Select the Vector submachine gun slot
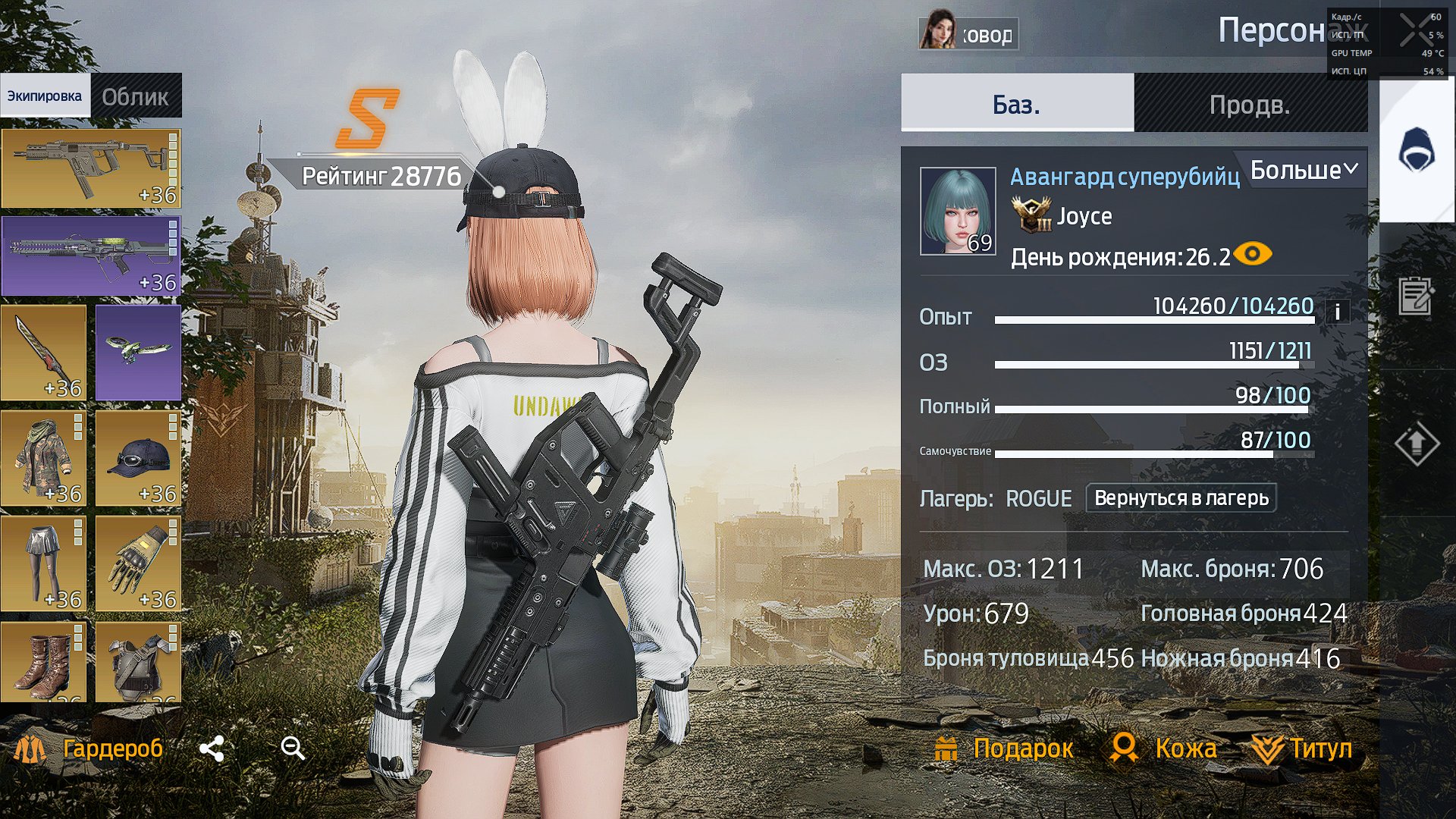1456x819 pixels. coord(91,168)
